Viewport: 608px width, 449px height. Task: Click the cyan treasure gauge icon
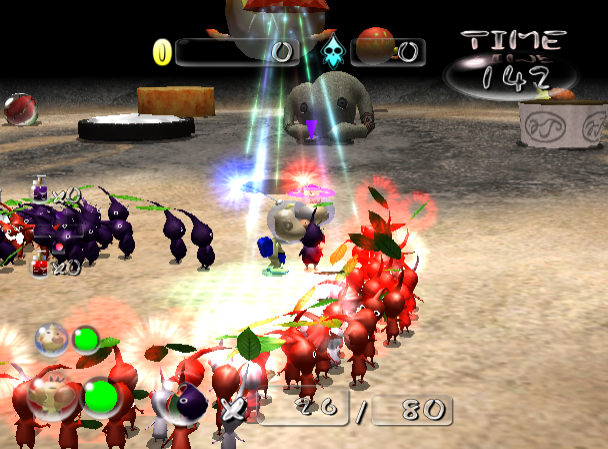[332, 51]
